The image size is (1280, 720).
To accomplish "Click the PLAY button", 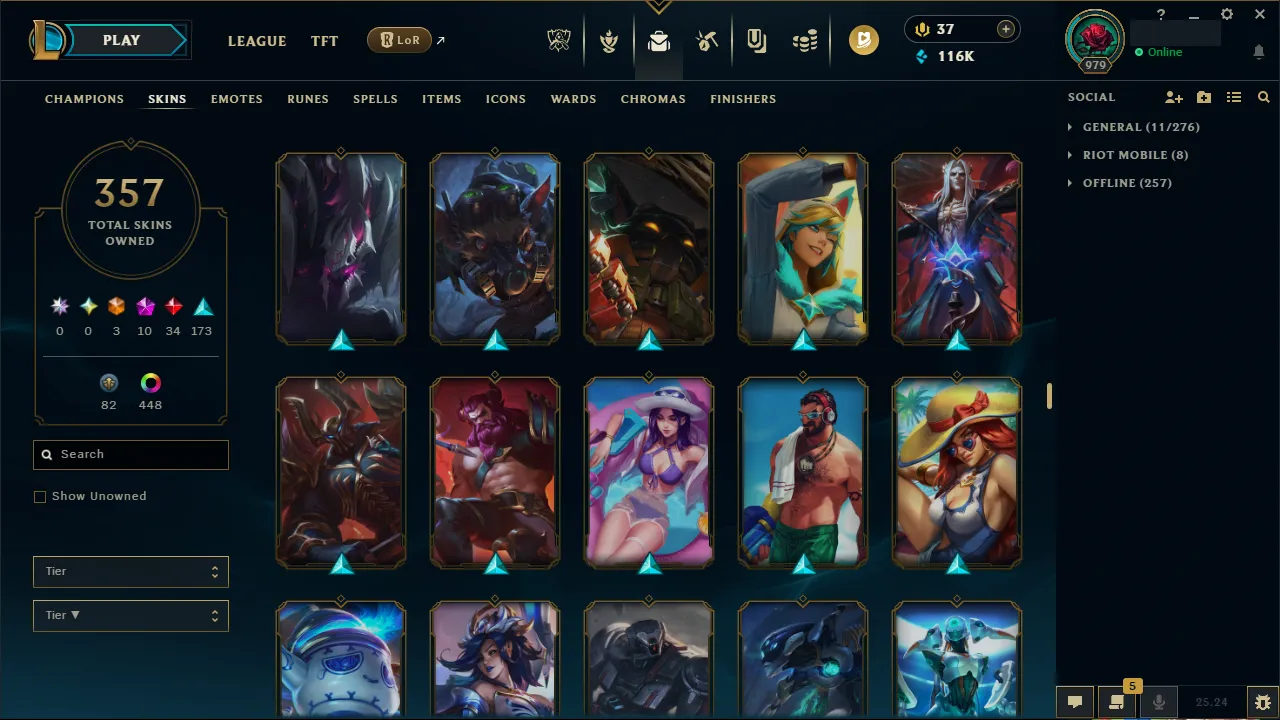I will 121,40.
